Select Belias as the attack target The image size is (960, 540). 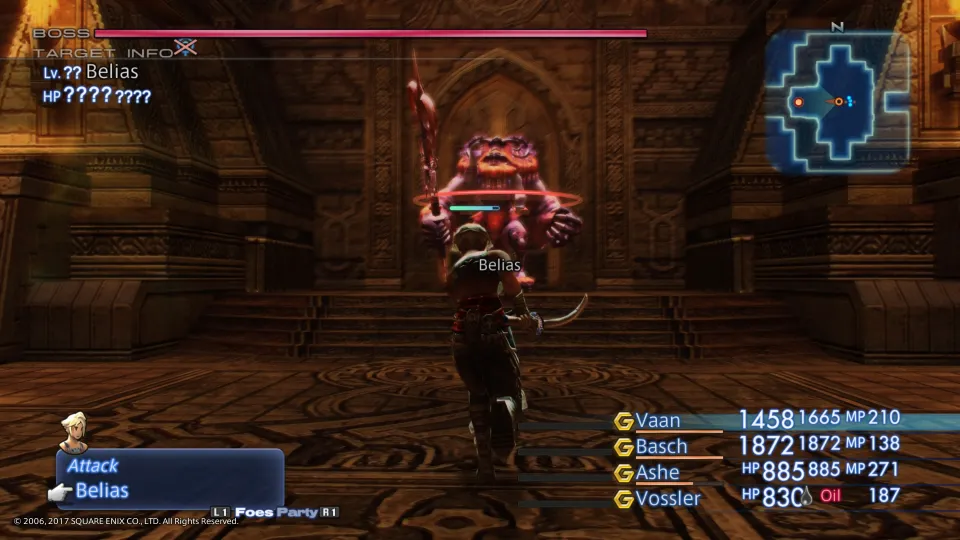(102, 490)
